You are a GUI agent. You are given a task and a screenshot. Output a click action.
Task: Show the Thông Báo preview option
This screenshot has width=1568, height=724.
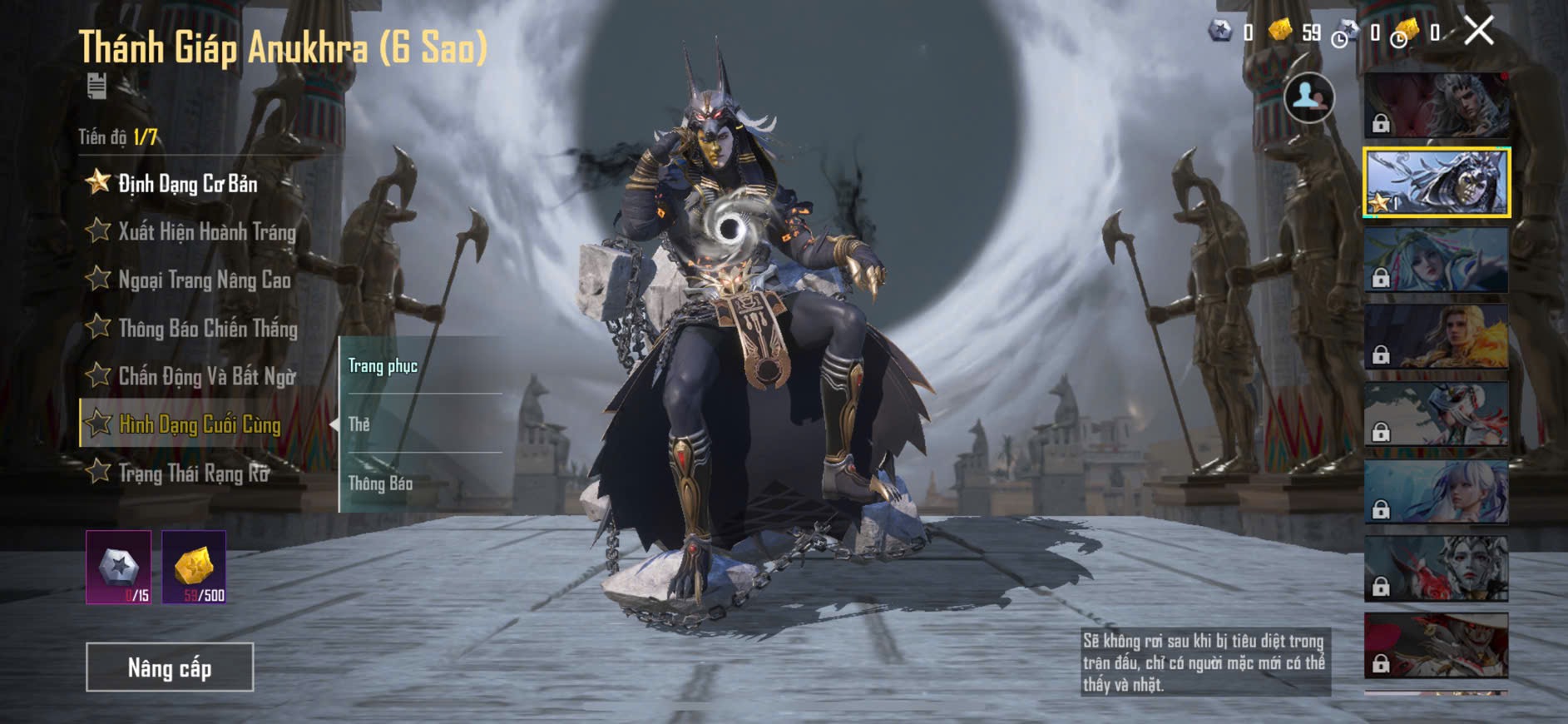click(380, 483)
